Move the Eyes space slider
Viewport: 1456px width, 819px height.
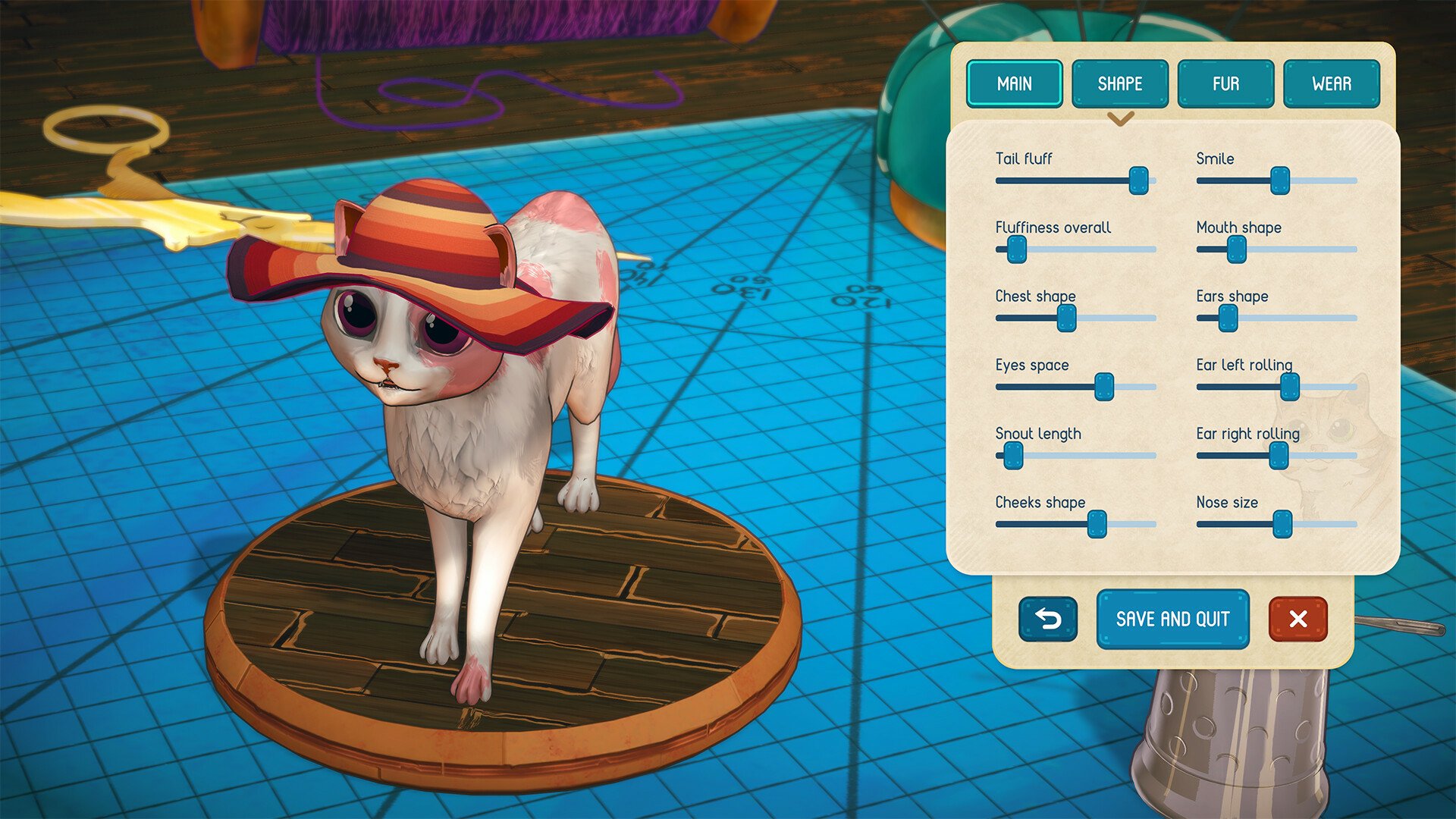1106,387
